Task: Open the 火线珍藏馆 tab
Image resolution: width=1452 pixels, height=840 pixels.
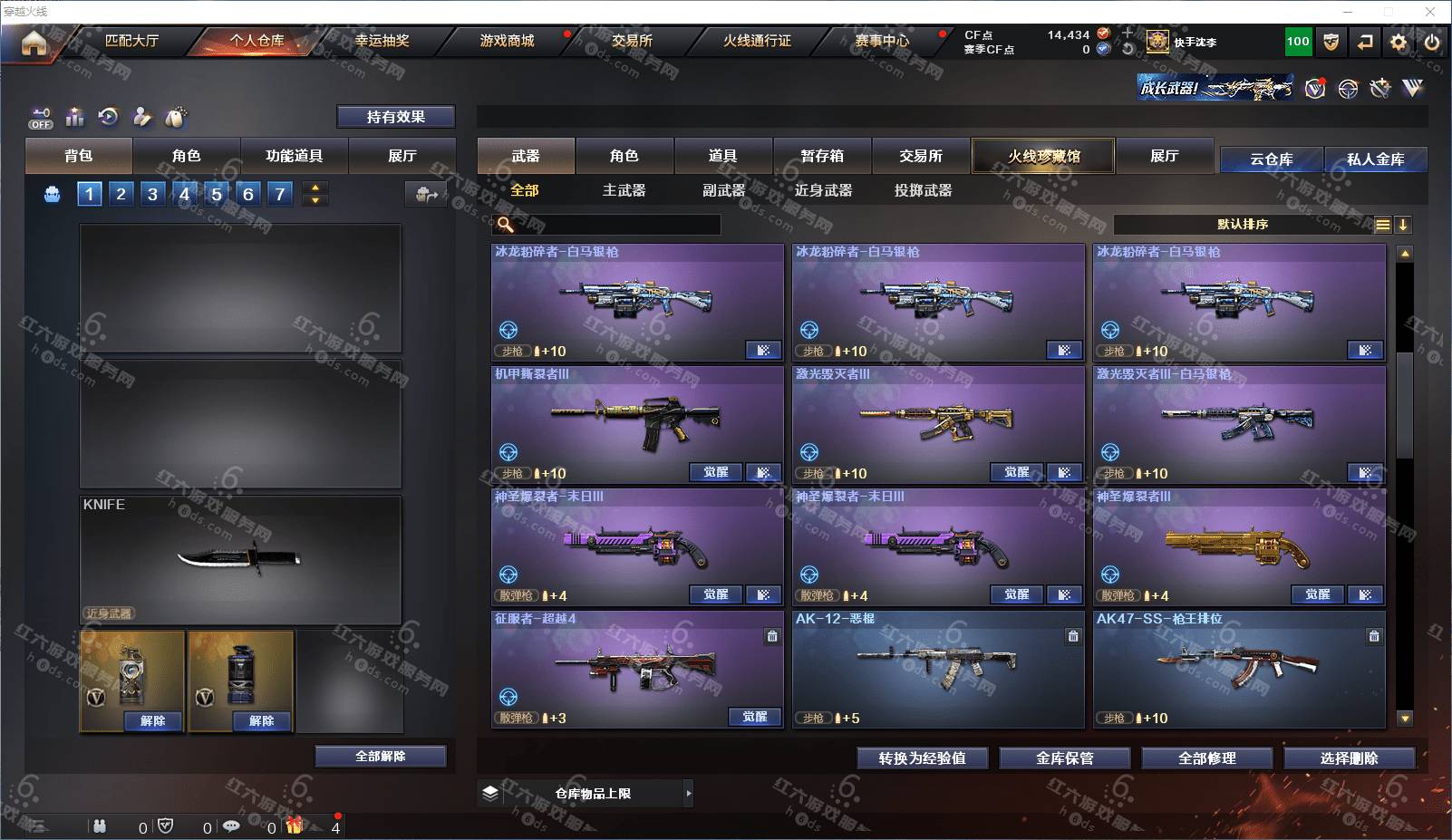Action: pos(1043,156)
